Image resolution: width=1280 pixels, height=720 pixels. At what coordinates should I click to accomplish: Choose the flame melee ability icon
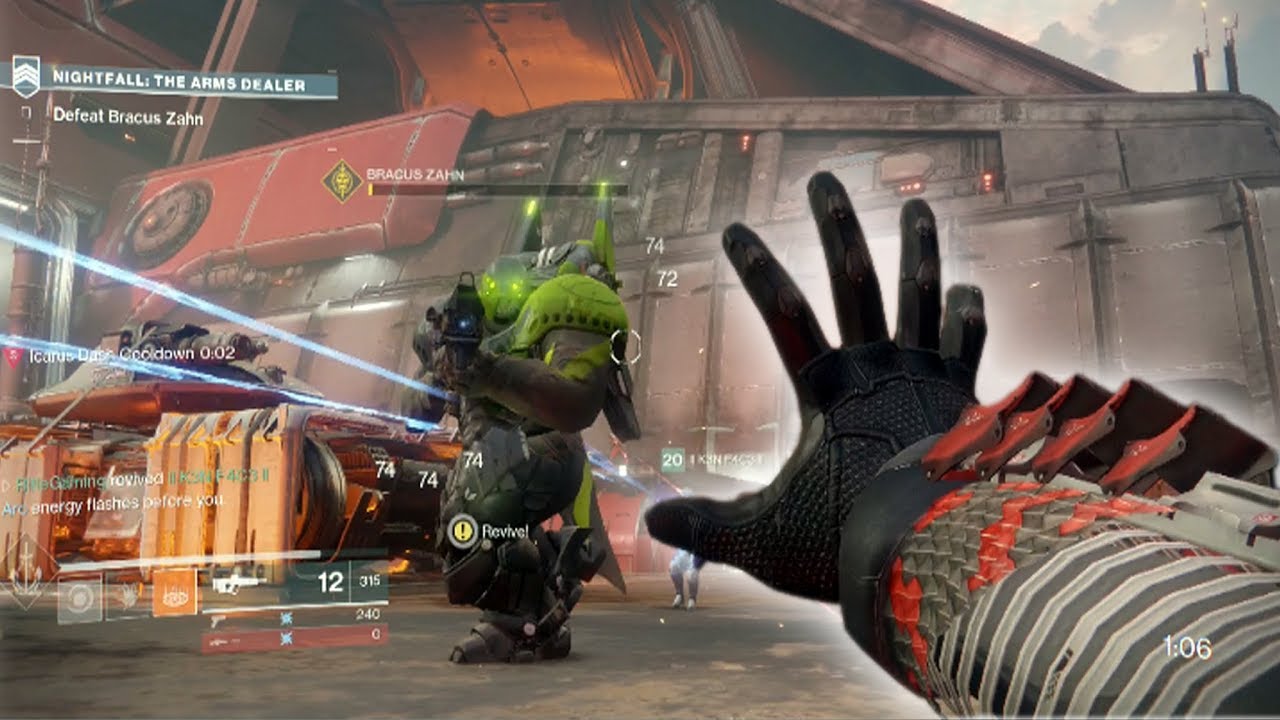point(127,598)
